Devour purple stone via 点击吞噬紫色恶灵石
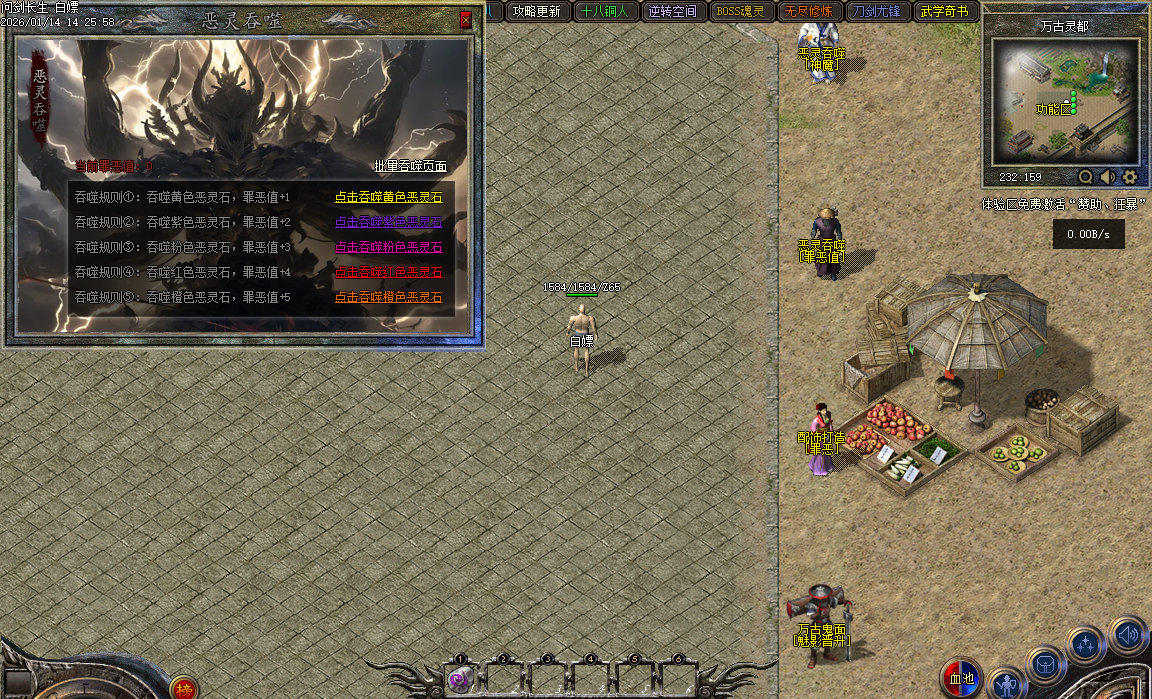1152x699 pixels. point(388,222)
